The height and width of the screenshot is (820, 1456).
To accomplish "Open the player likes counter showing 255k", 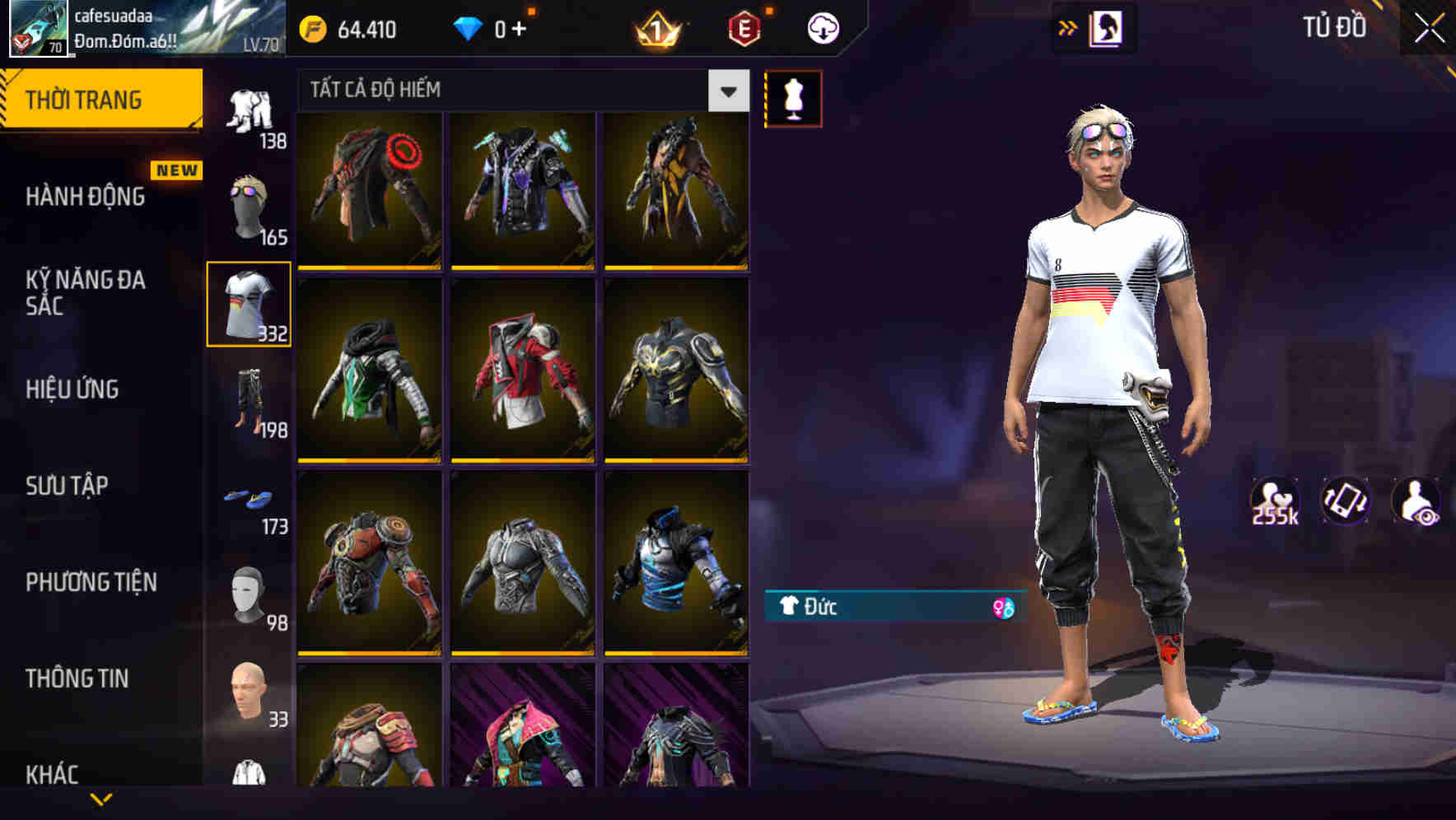I will pos(1276,500).
